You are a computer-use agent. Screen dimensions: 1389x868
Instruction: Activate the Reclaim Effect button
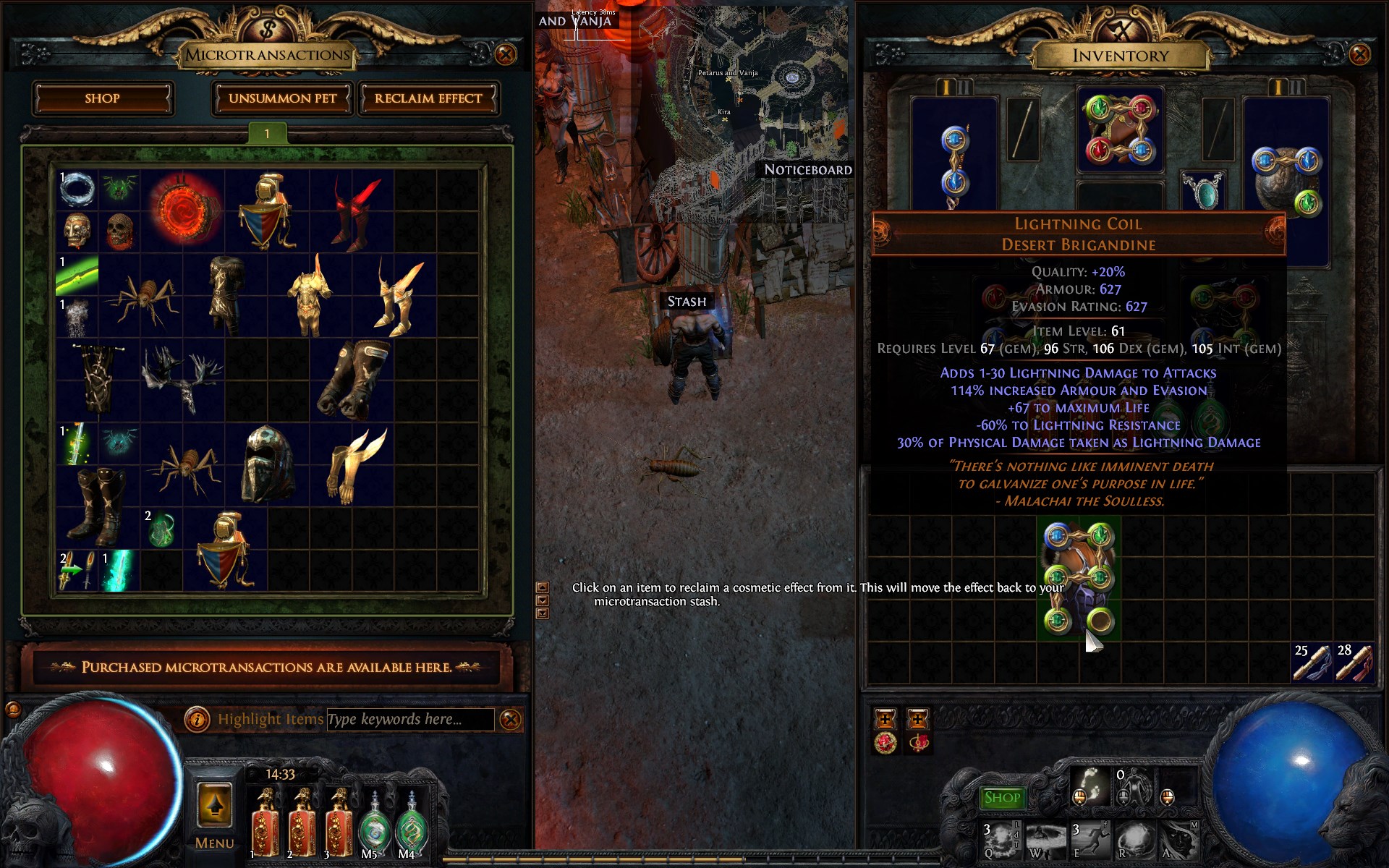pyautogui.click(x=428, y=98)
